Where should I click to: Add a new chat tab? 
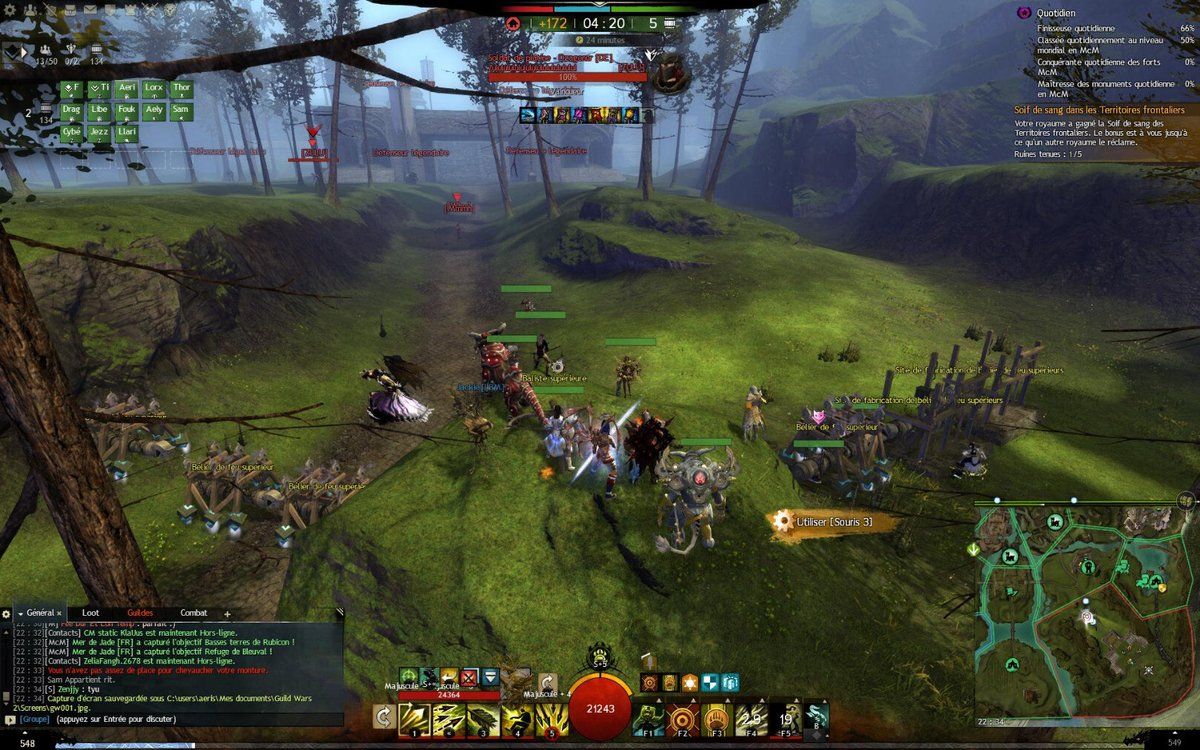coord(227,613)
